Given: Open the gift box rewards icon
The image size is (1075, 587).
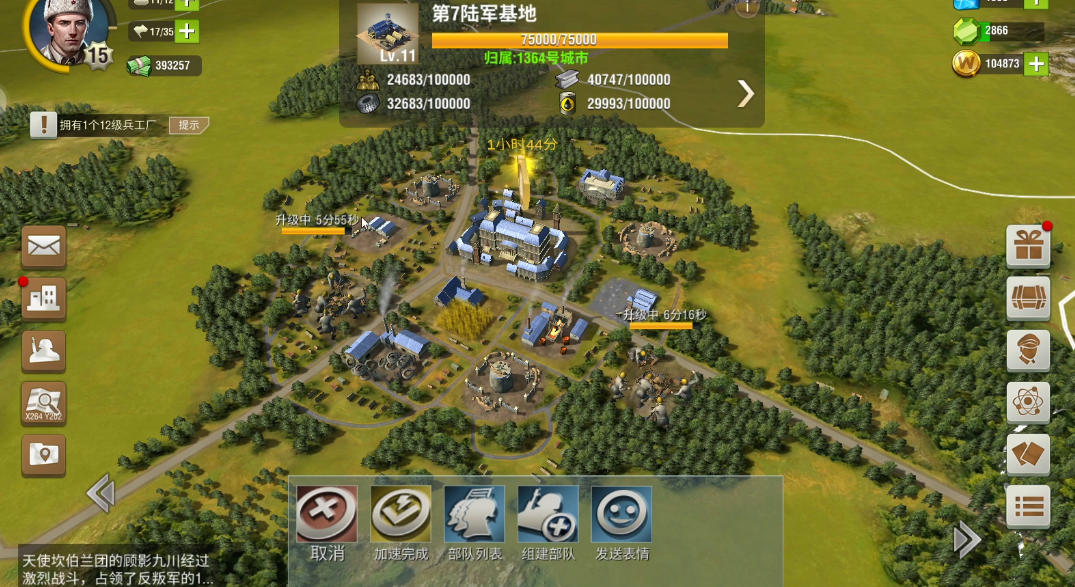Looking at the screenshot, I should click(x=1028, y=246).
